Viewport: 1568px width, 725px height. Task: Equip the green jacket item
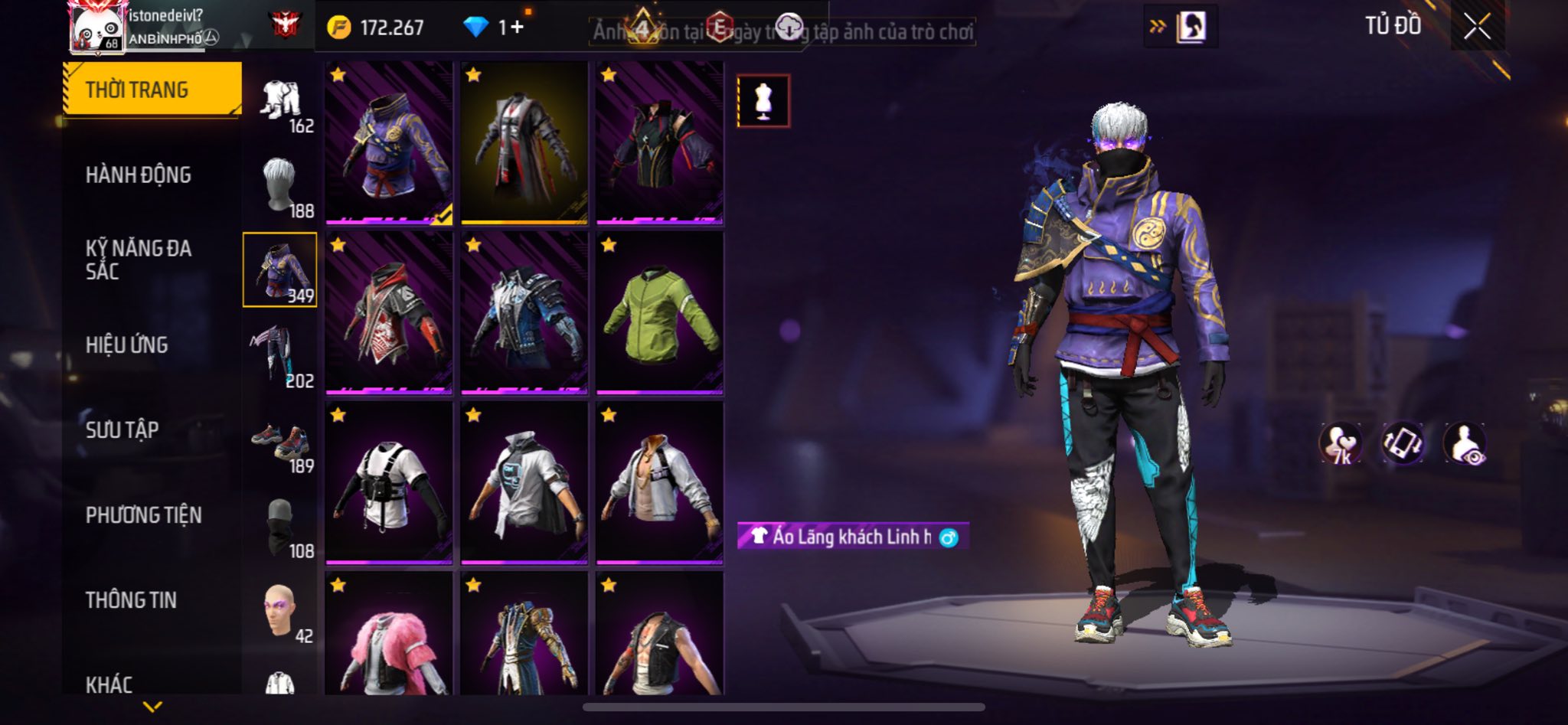coord(659,314)
